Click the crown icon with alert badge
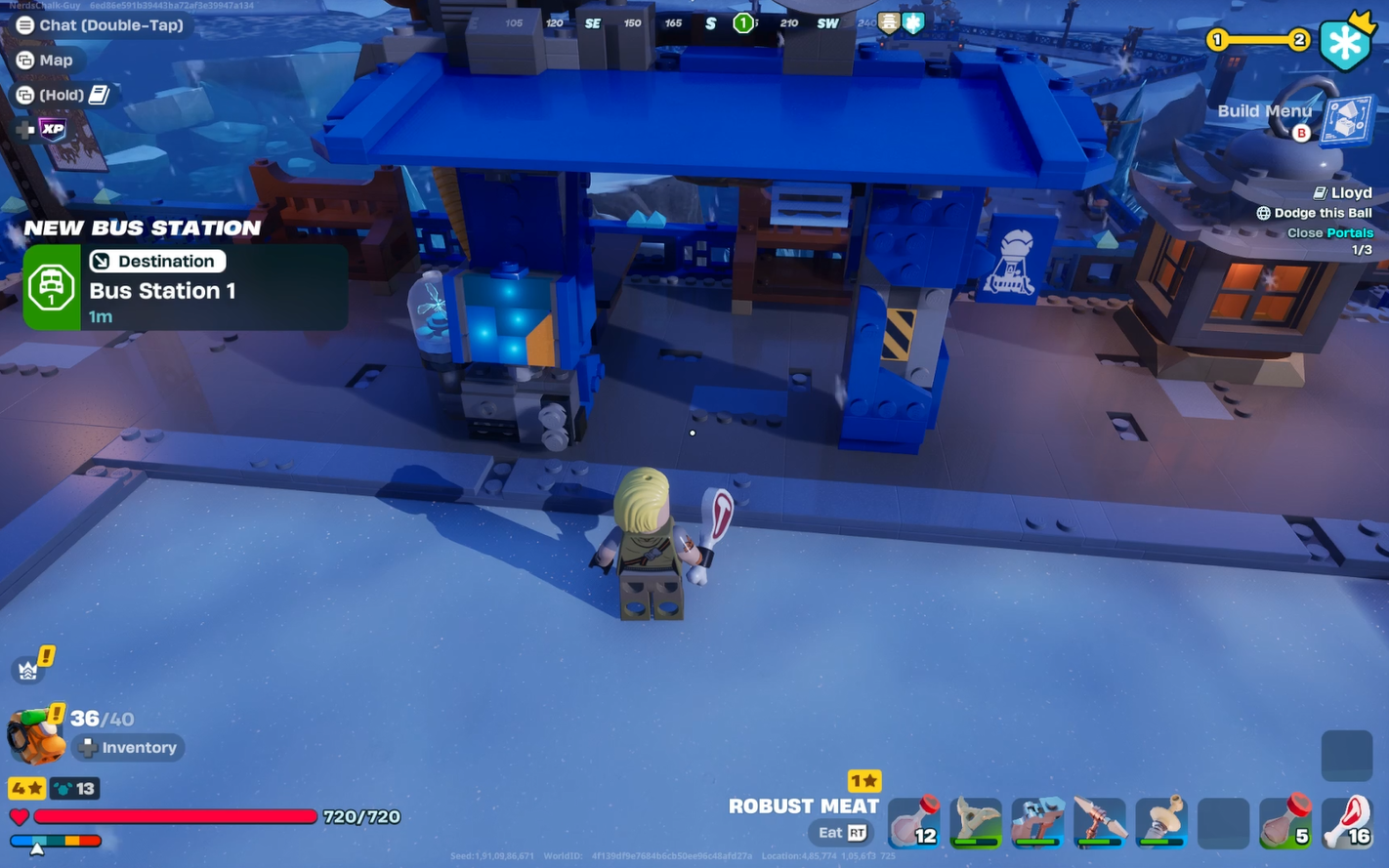 pyautogui.click(x=28, y=668)
